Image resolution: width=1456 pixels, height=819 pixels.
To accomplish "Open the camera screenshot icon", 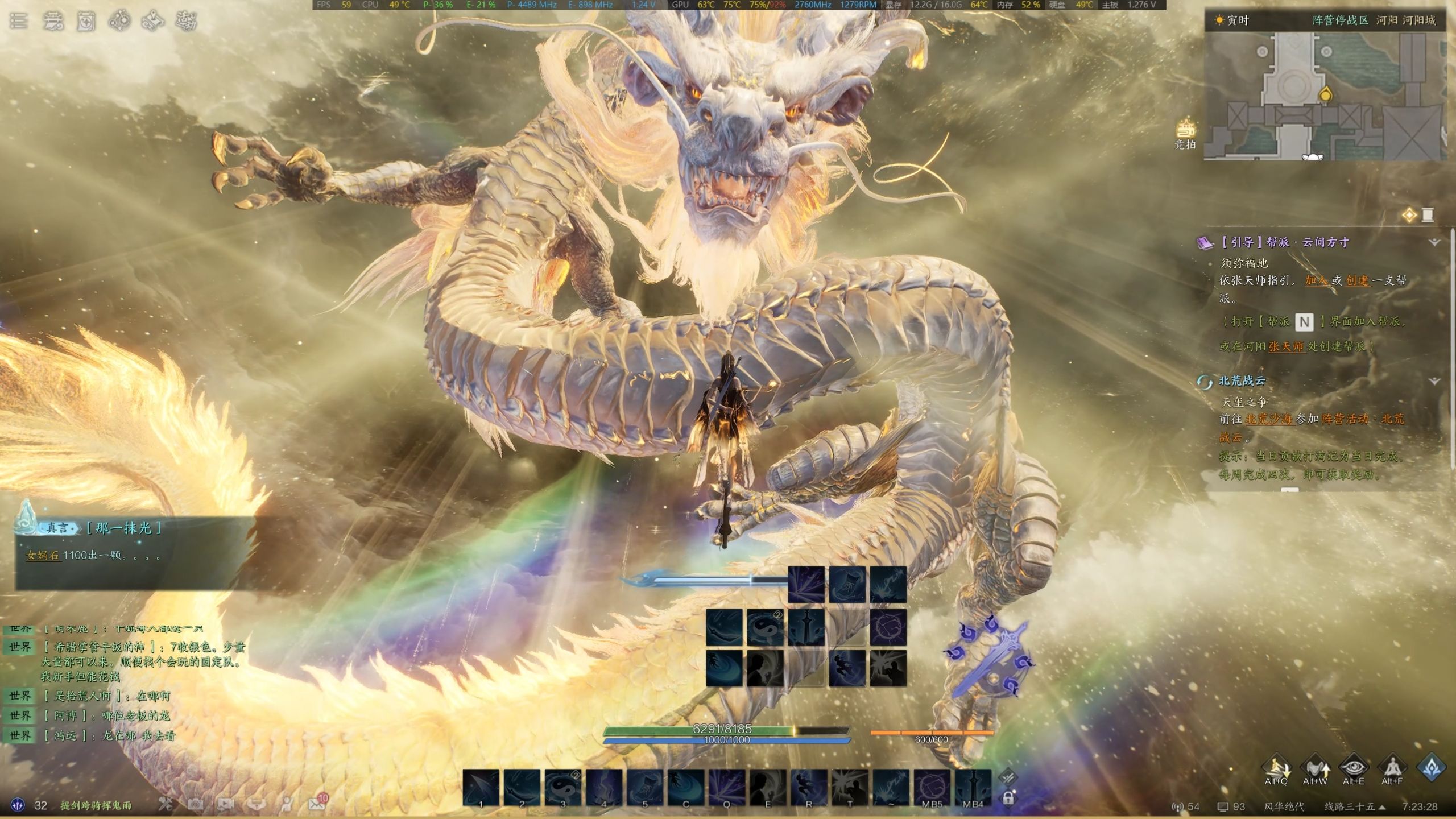I will [x=196, y=804].
